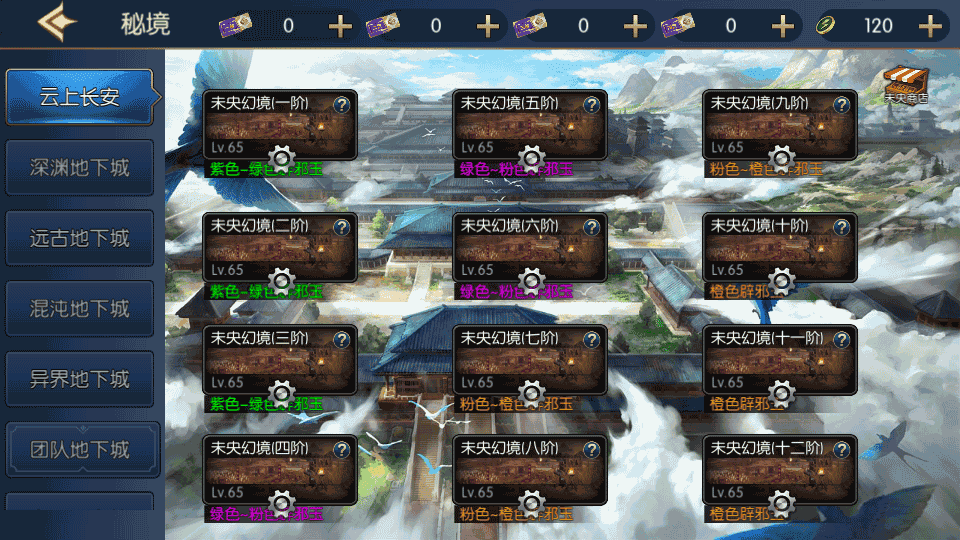Click the gear on 未央幻境(十一阶)

click(x=781, y=391)
